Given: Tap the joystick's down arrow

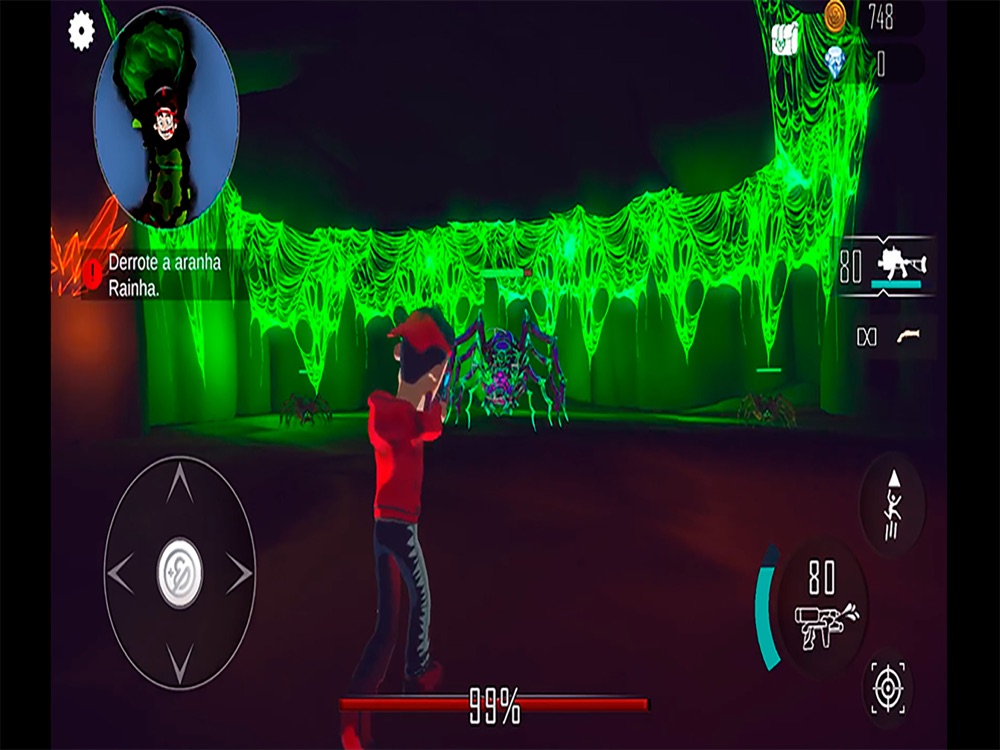Looking at the screenshot, I should pyautogui.click(x=180, y=660).
